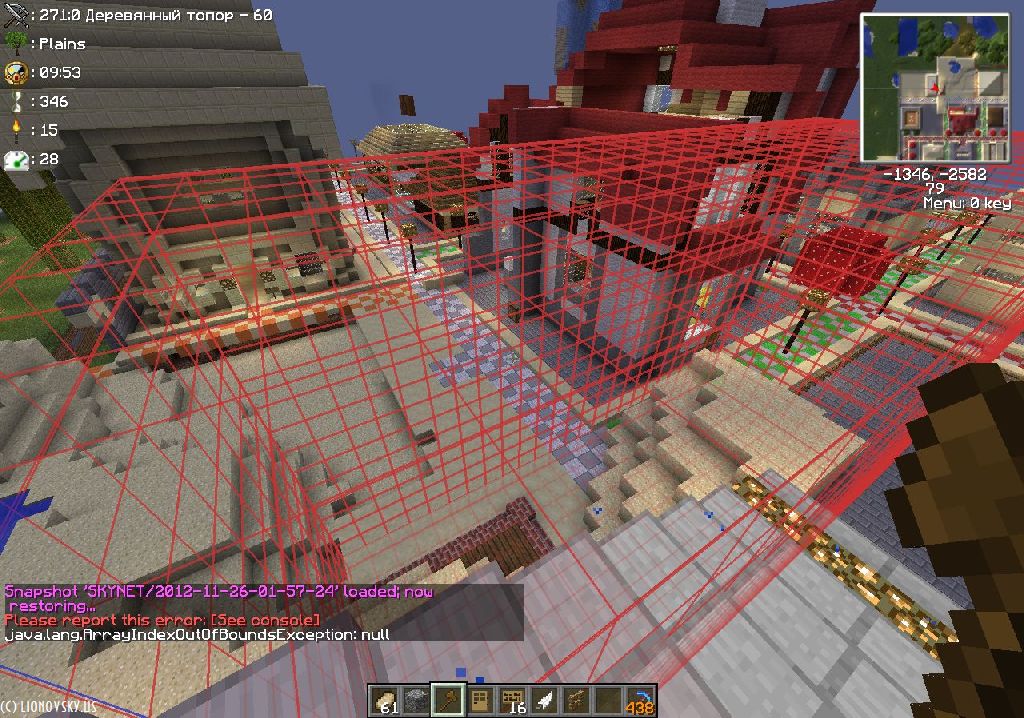Select the stack of 16 signs
1024x718 pixels.
click(511, 700)
